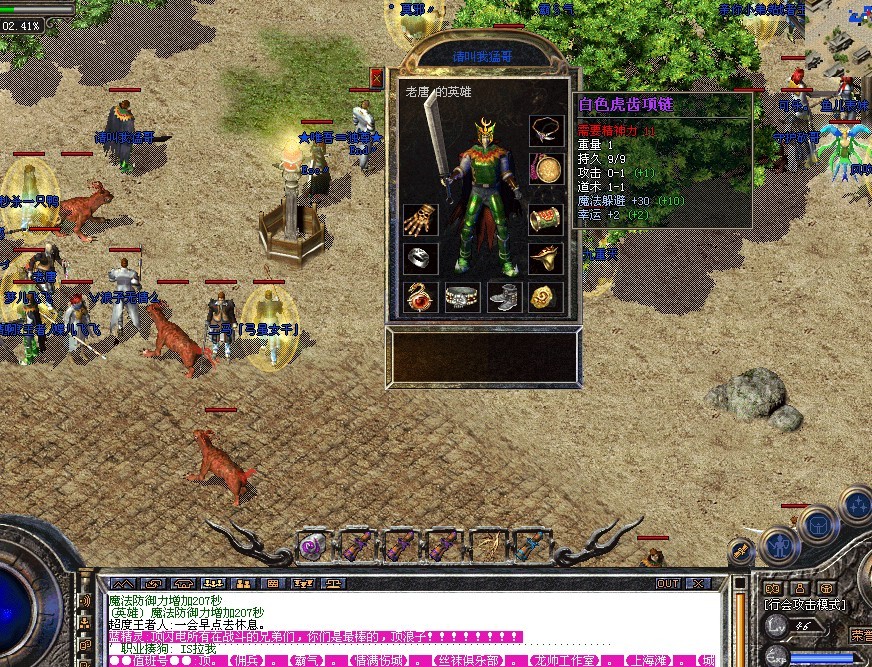872x667 pixels.
Task: Select the skull-studded belt slot
Action: pos(462,296)
